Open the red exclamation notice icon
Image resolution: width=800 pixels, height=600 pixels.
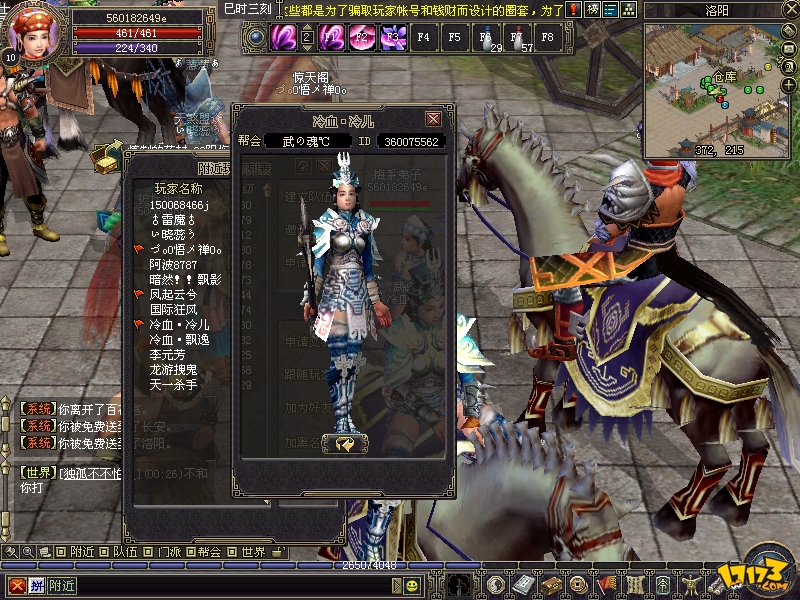click(575, 10)
